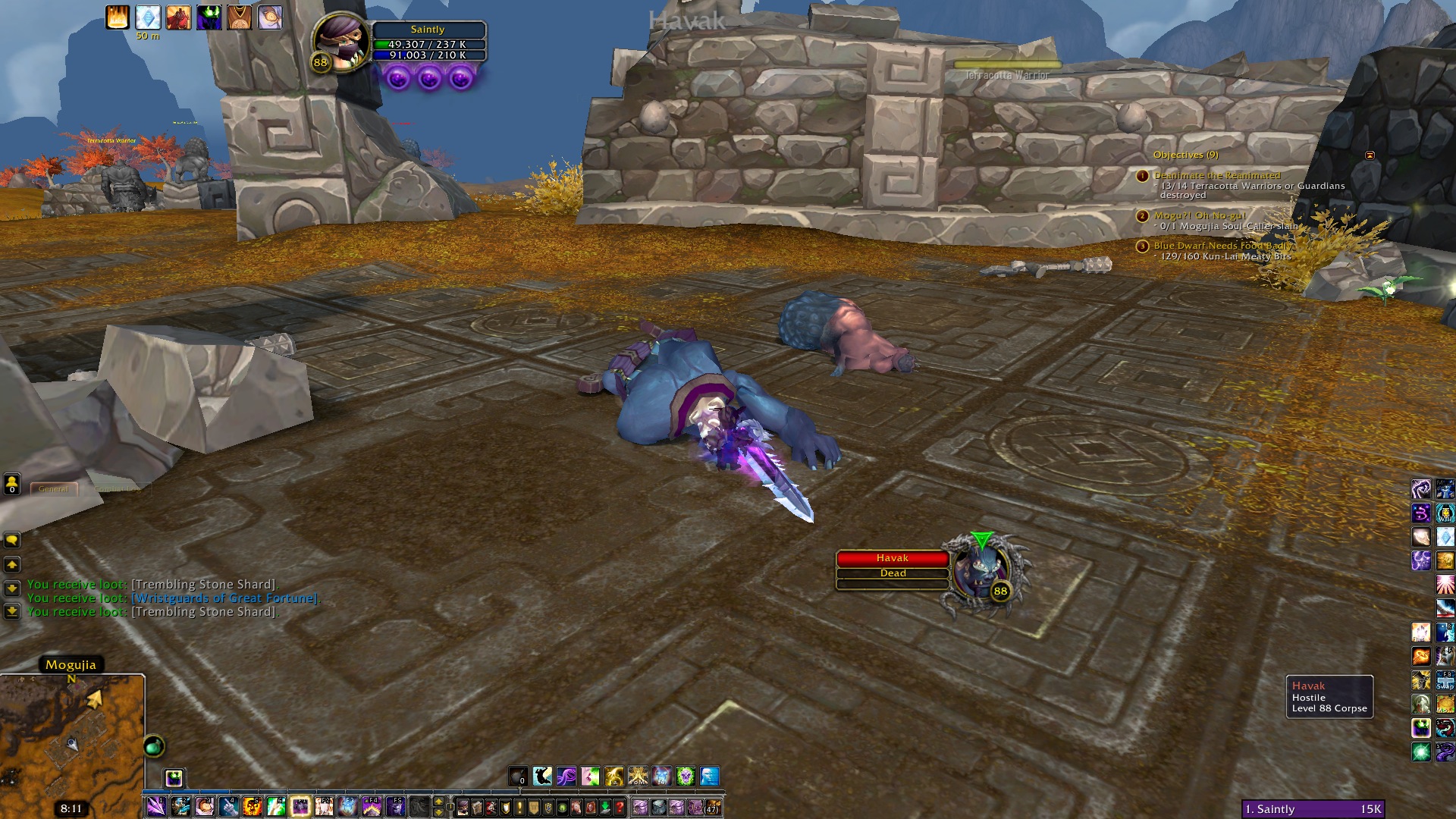Screen dimensions: 1456x819
Task: Open the Deanimate the Reanimated quest objective
Action: coord(1216,175)
